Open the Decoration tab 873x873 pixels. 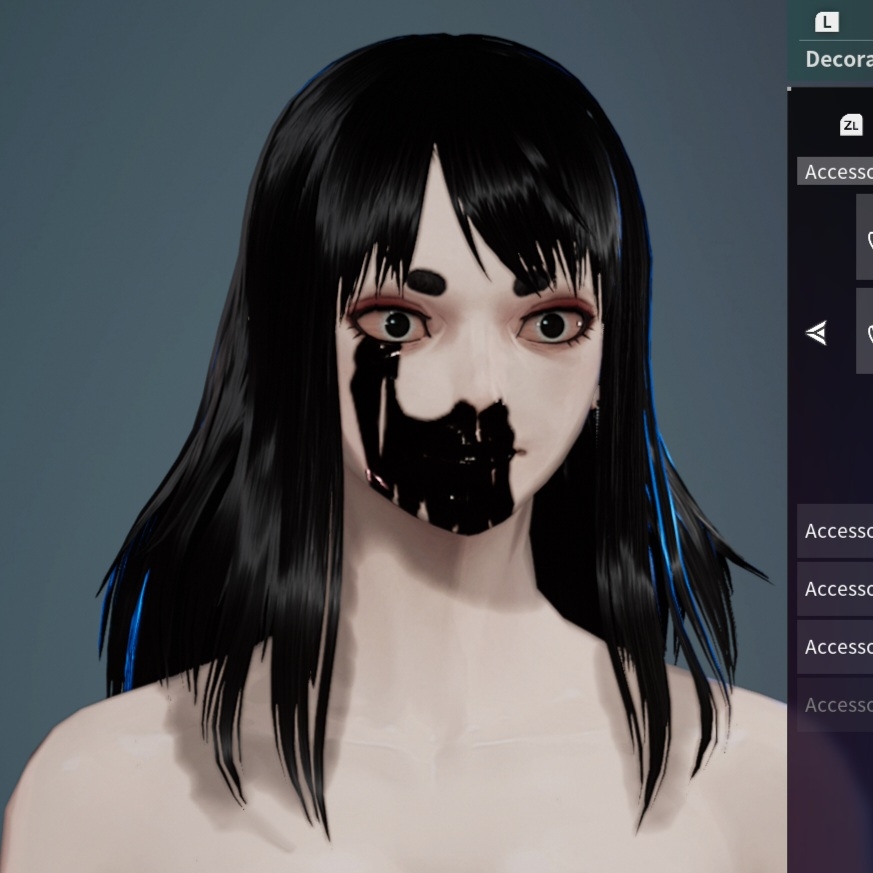838,58
